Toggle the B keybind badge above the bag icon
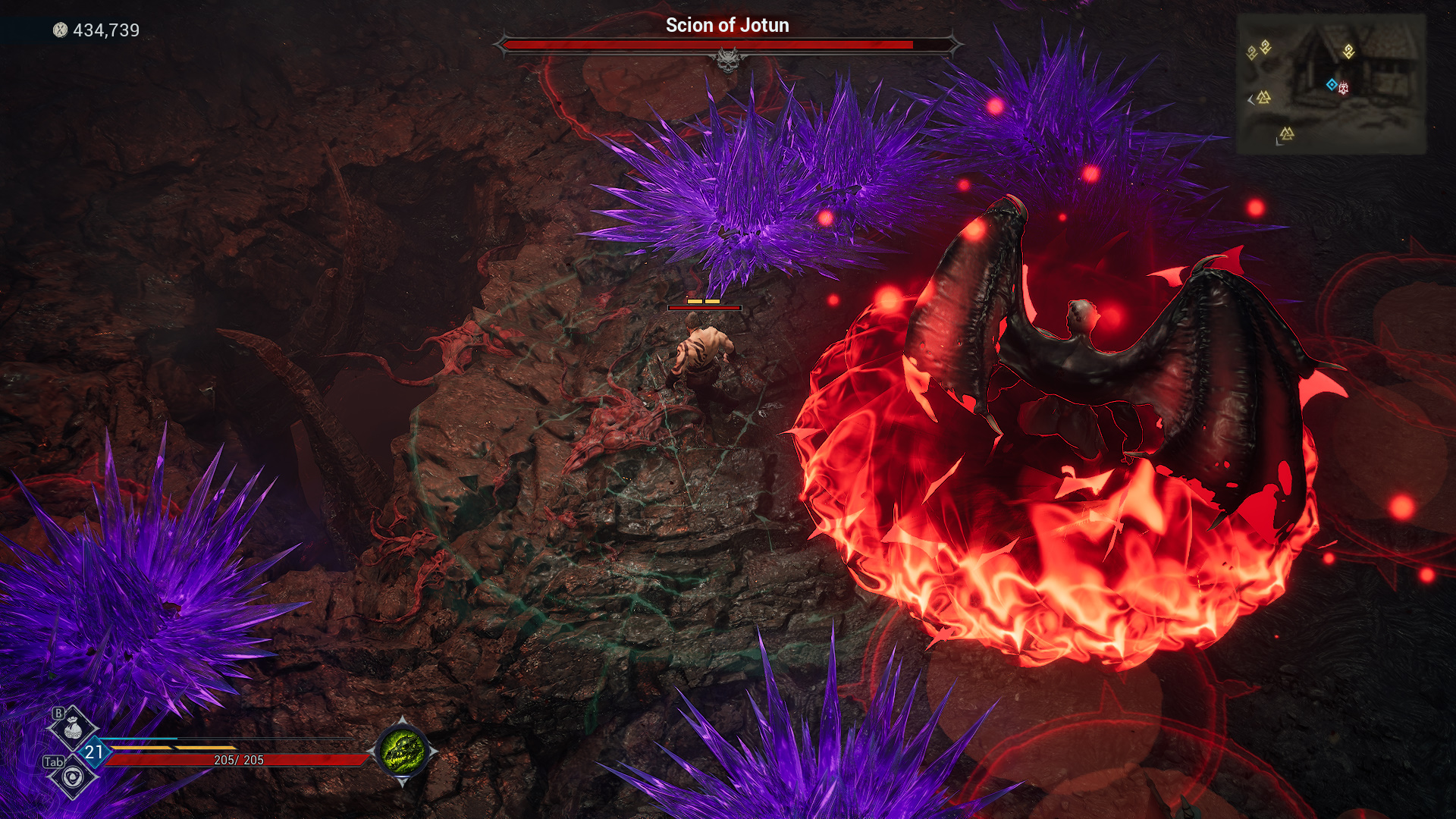The height and width of the screenshot is (819, 1456). [x=58, y=712]
